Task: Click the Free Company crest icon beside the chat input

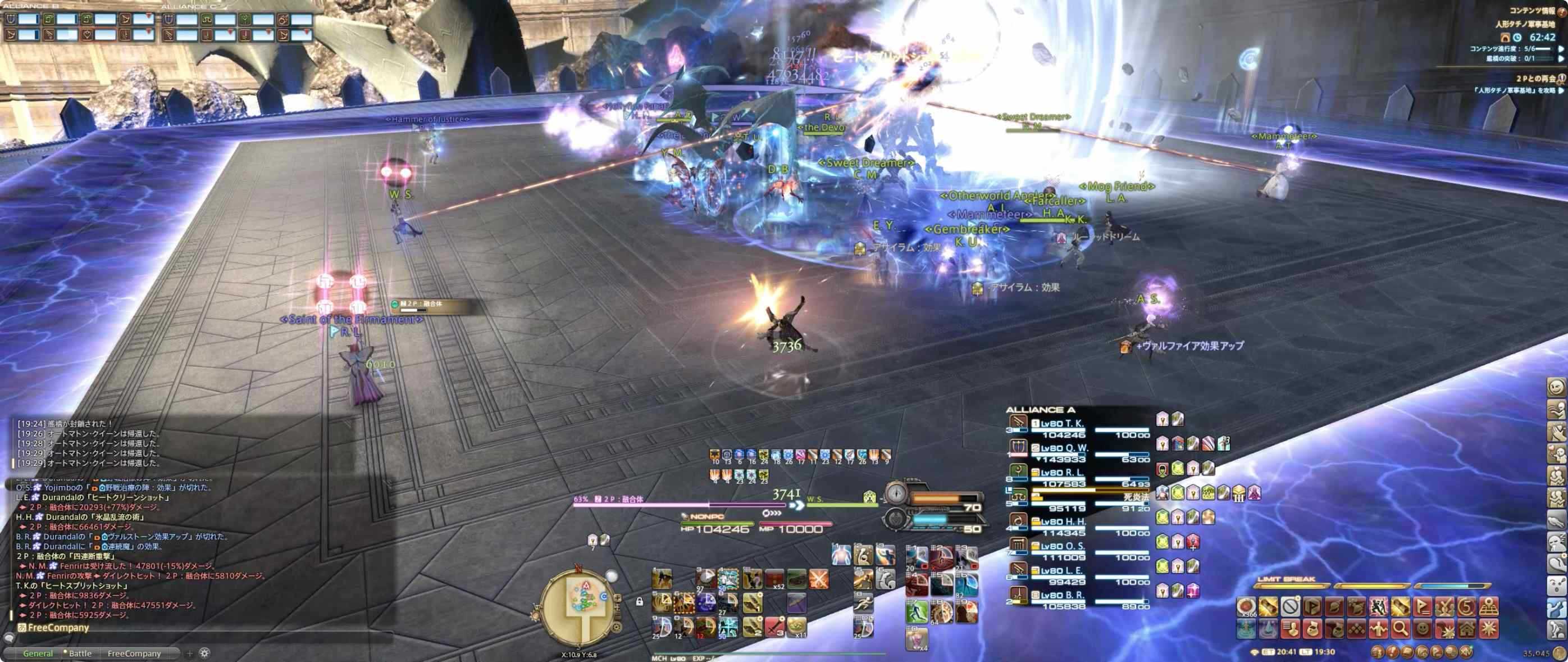Action: pos(22,627)
